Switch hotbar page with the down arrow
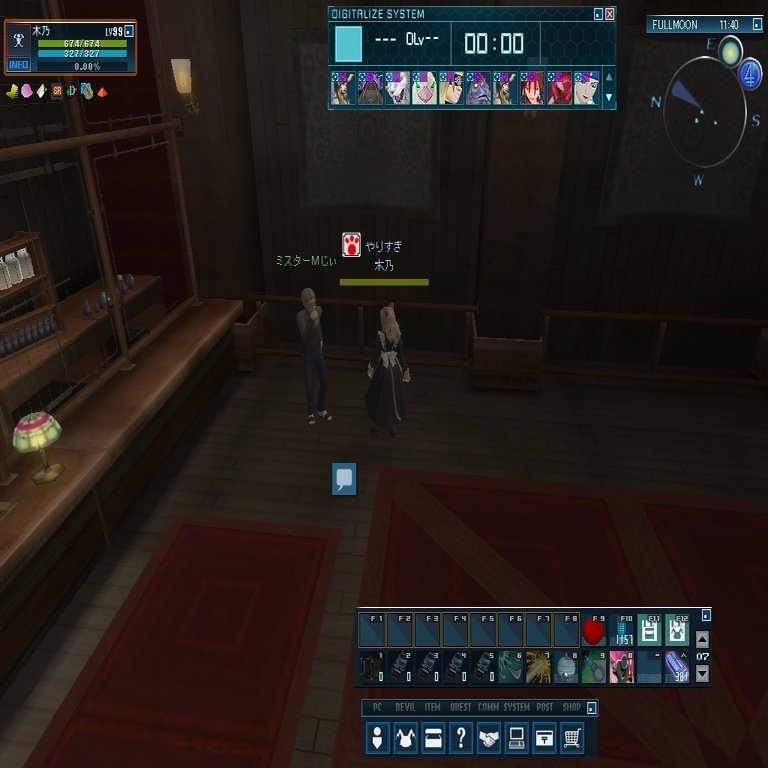Viewport: 768px width, 768px height. click(702, 674)
